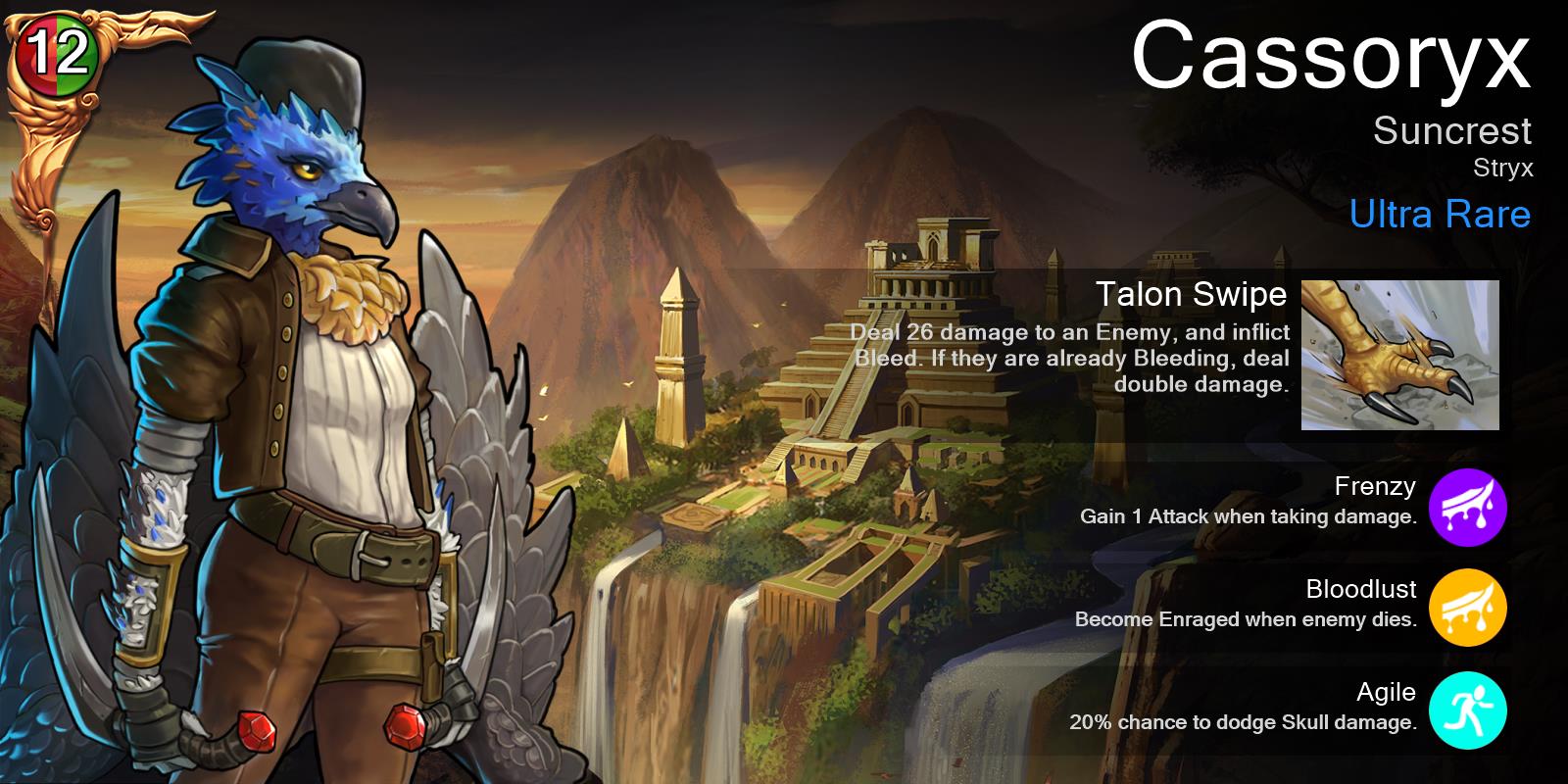Viewport: 1568px width, 784px height.
Task: Select the Talon Swipe spell image
Action: [1399, 355]
